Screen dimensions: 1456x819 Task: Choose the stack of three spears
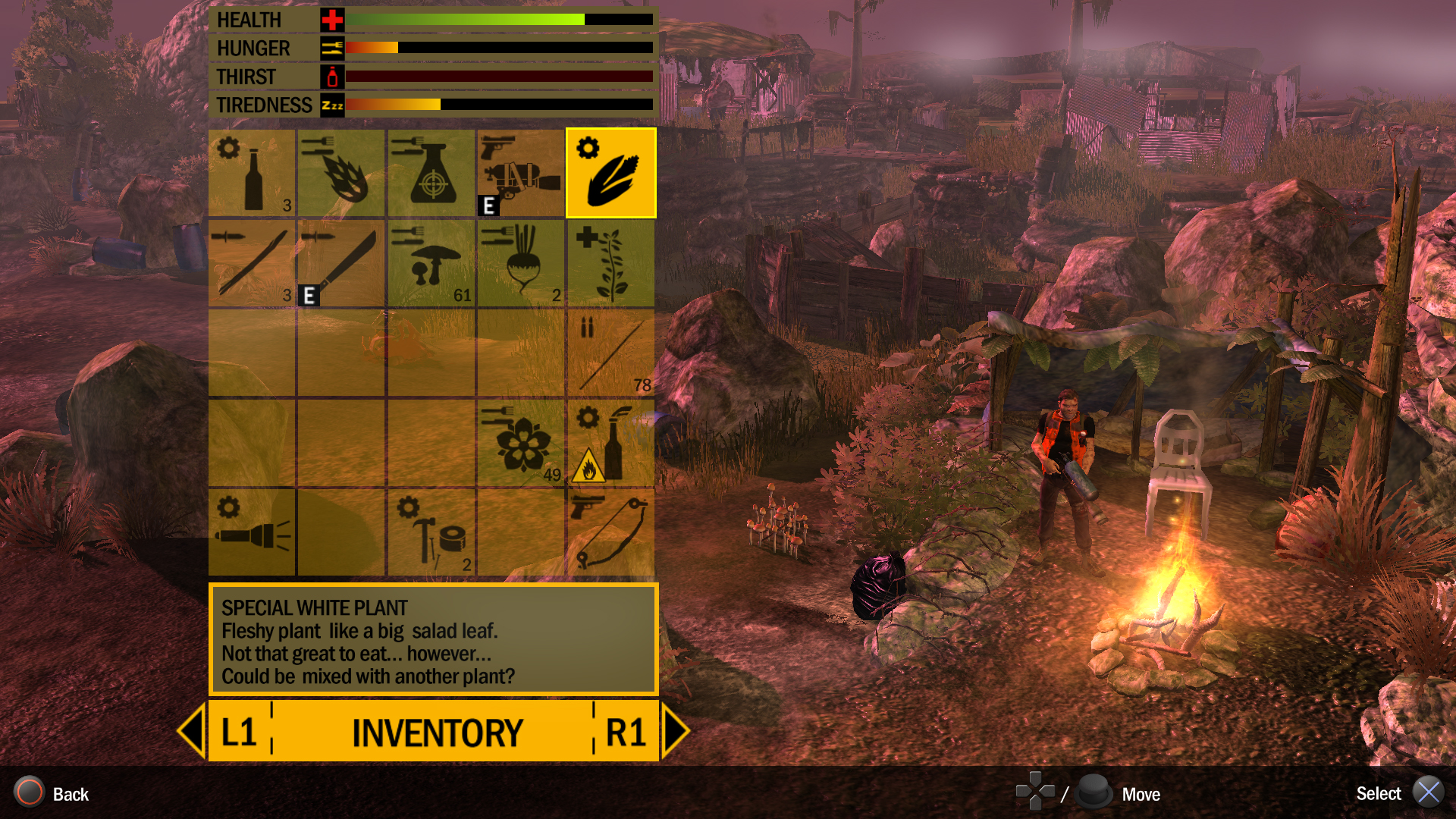252,263
